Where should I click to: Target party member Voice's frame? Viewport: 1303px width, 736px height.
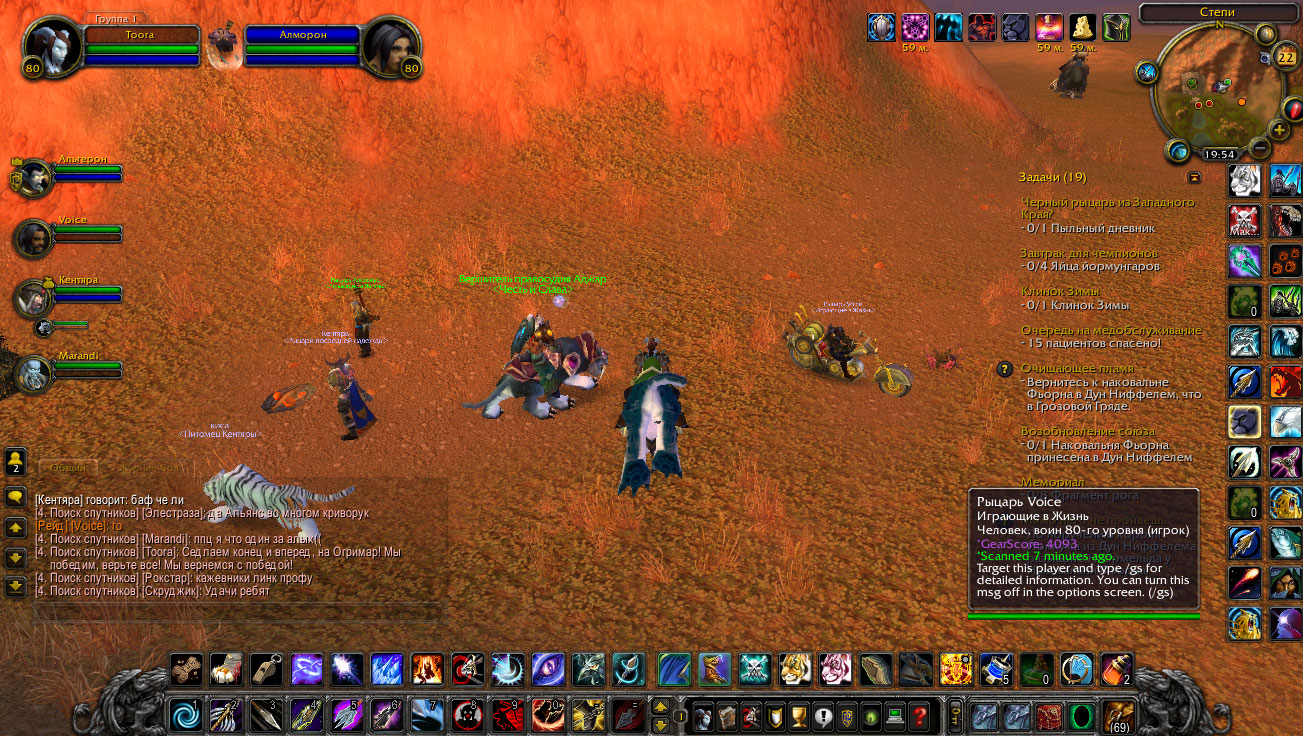(x=33, y=240)
